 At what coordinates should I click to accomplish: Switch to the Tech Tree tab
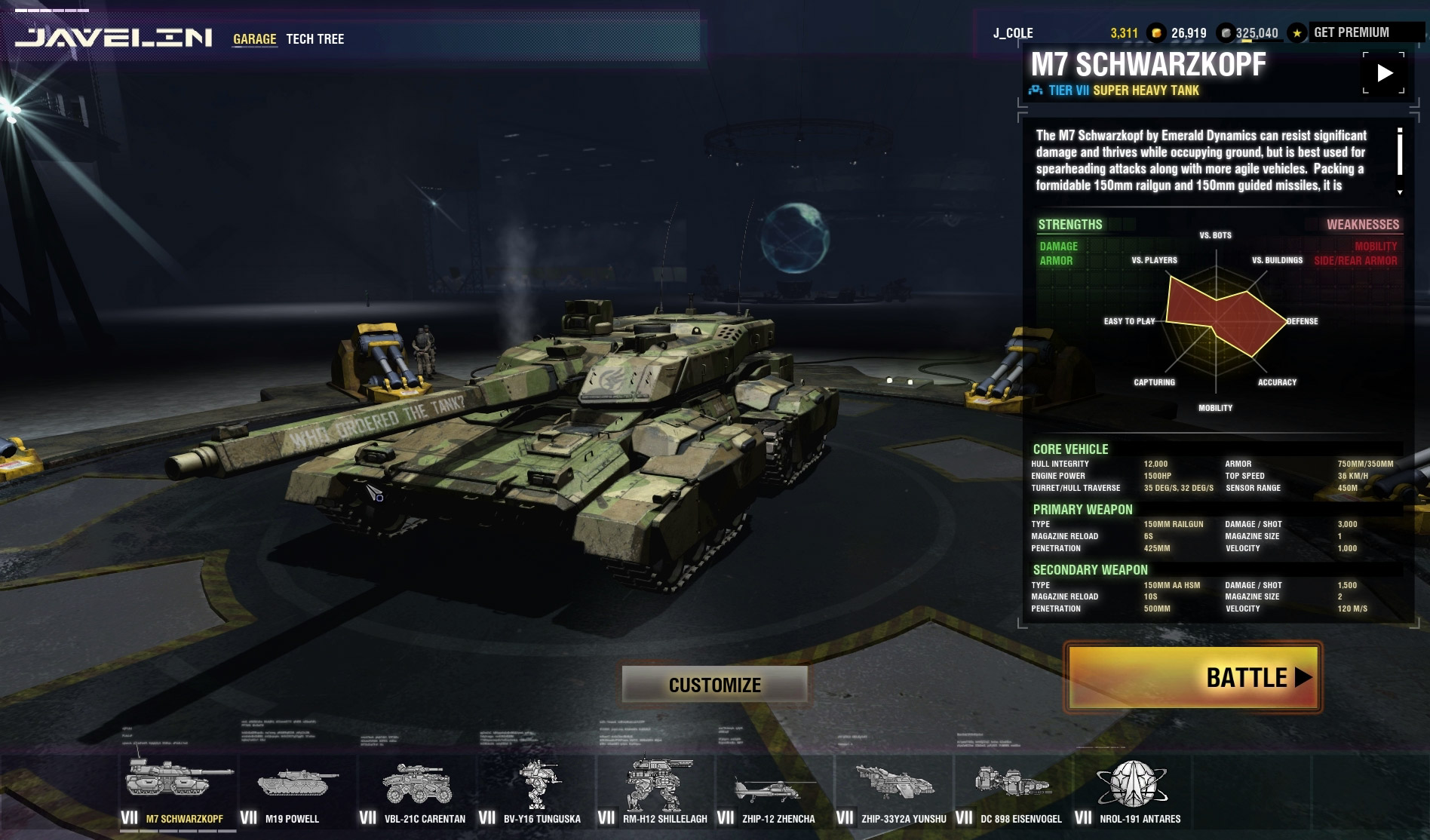(315, 39)
